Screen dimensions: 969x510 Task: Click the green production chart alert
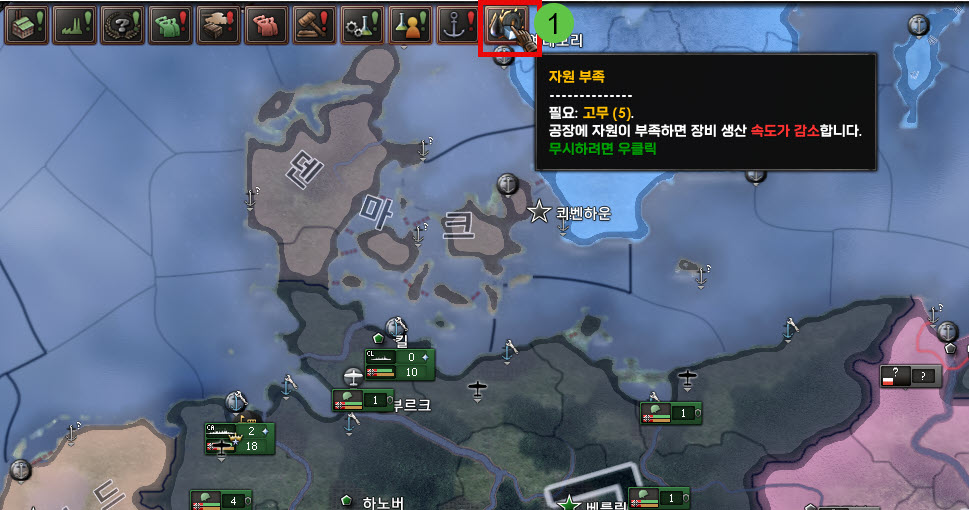coord(75,24)
